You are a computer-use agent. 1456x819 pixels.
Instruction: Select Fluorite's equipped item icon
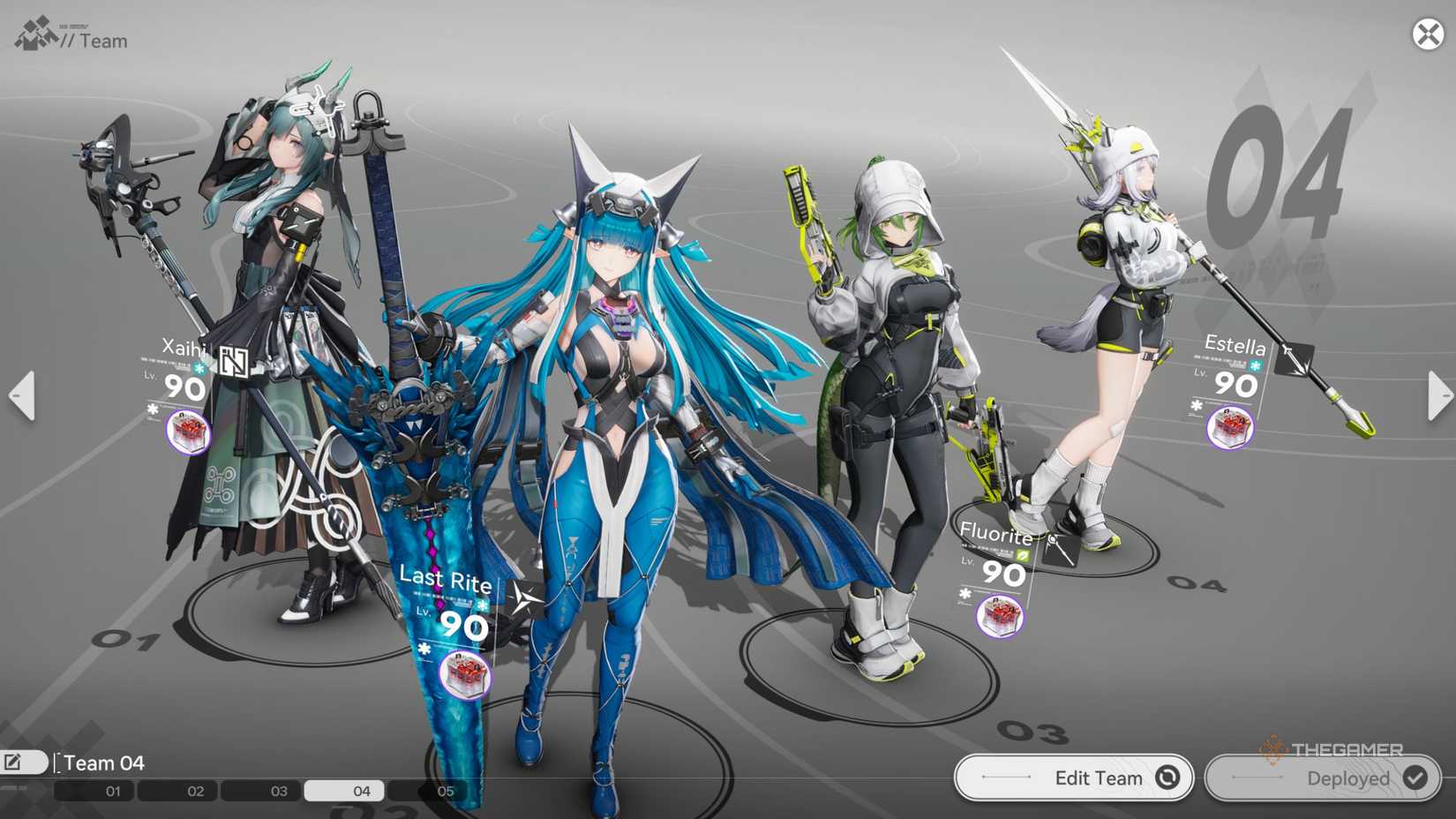pyautogui.click(x=1000, y=616)
